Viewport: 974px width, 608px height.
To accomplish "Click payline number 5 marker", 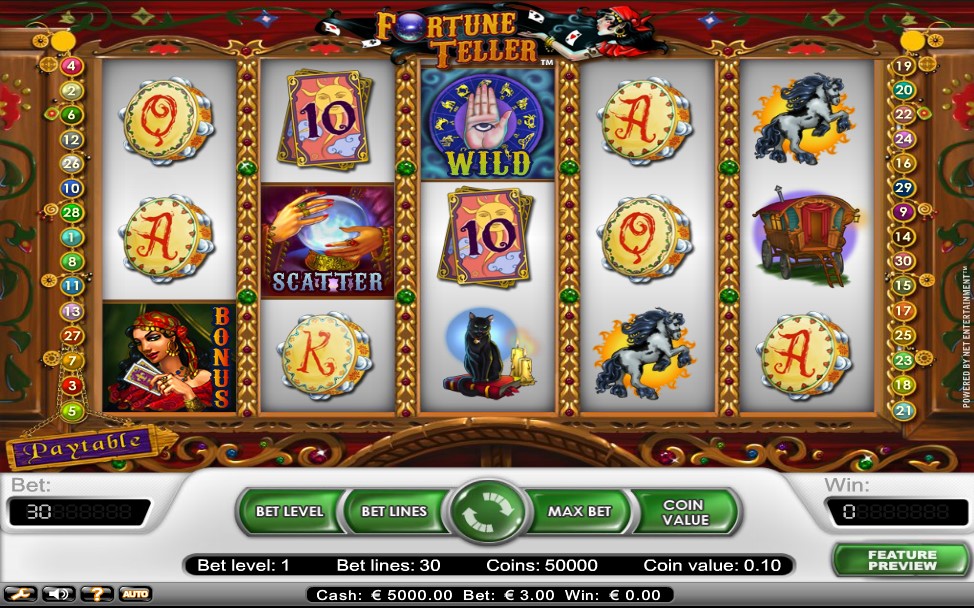I will click(x=71, y=410).
